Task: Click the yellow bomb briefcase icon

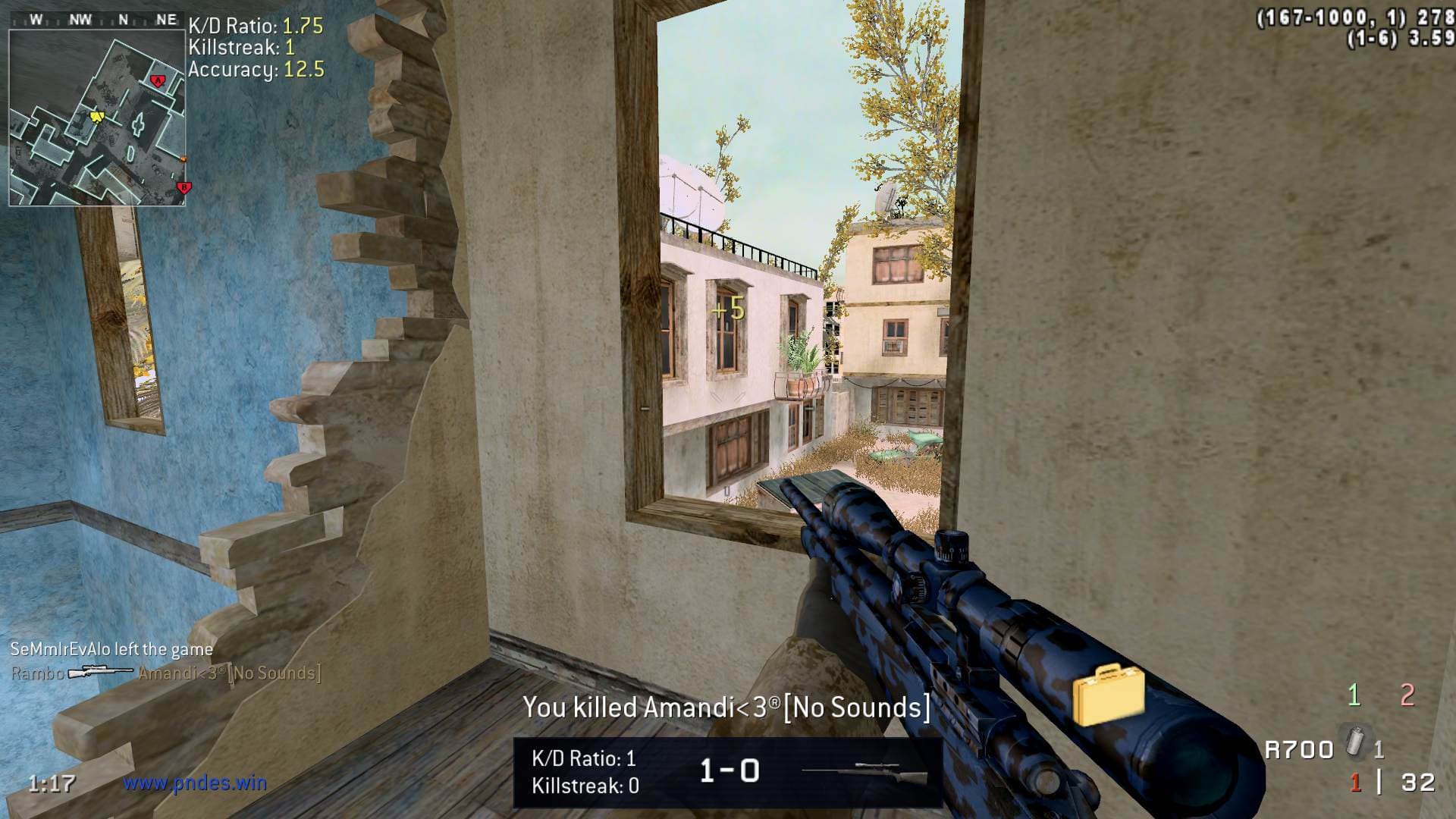Action: click(1108, 695)
